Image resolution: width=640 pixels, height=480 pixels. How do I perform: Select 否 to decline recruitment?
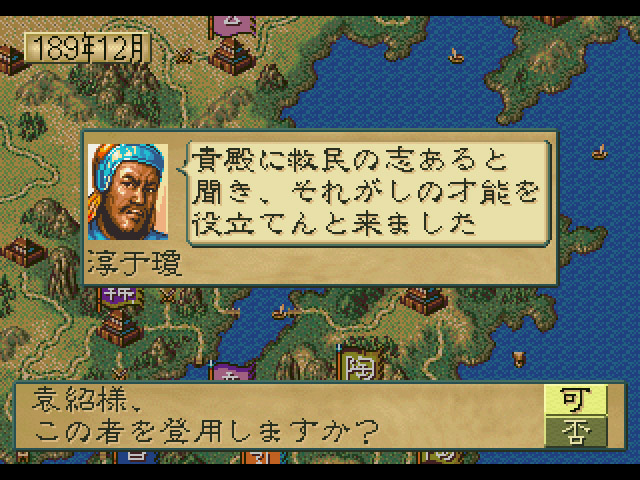tap(568, 431)
